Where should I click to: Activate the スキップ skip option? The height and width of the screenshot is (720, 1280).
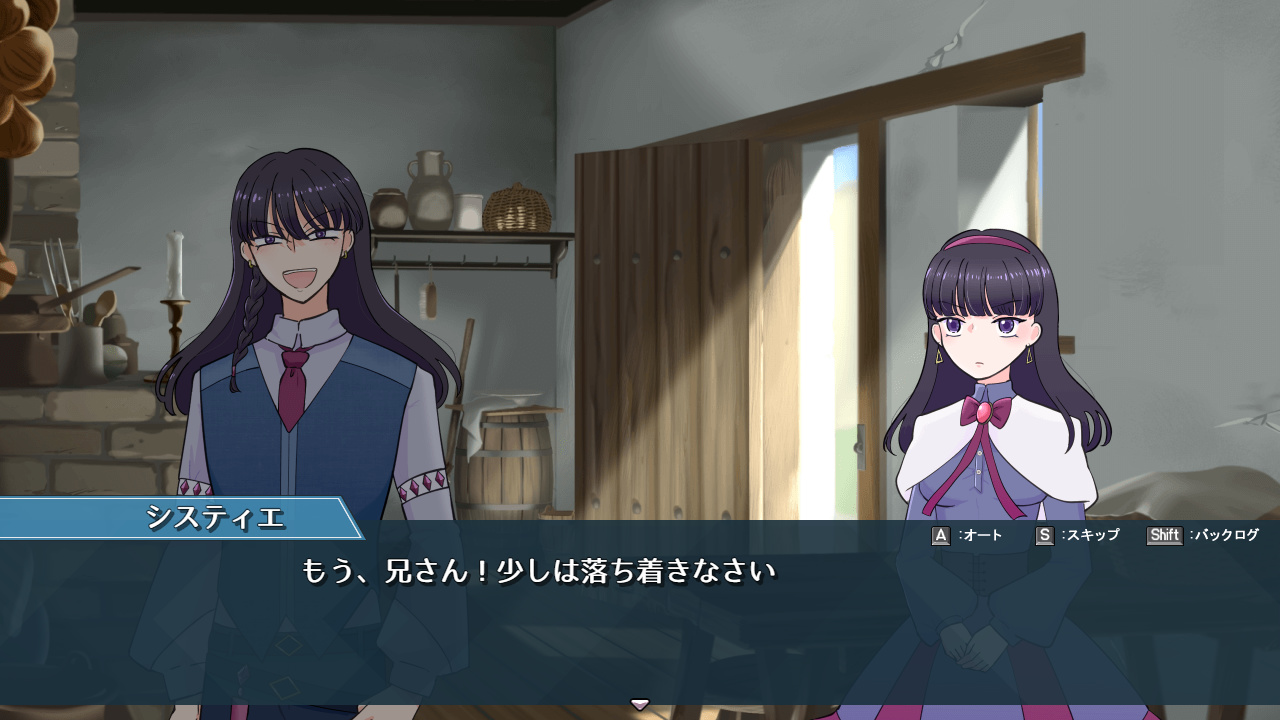[x=1077, y=536]
